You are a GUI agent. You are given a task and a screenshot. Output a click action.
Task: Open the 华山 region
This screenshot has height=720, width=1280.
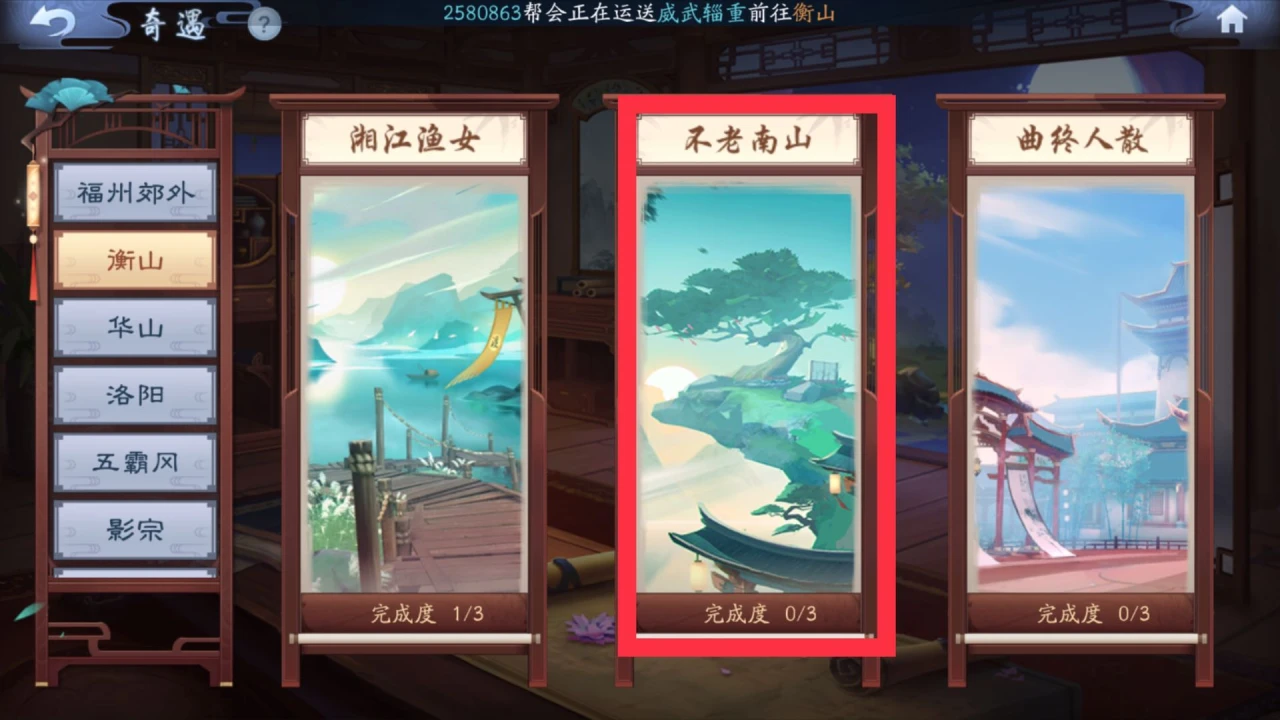click(136, 327)
